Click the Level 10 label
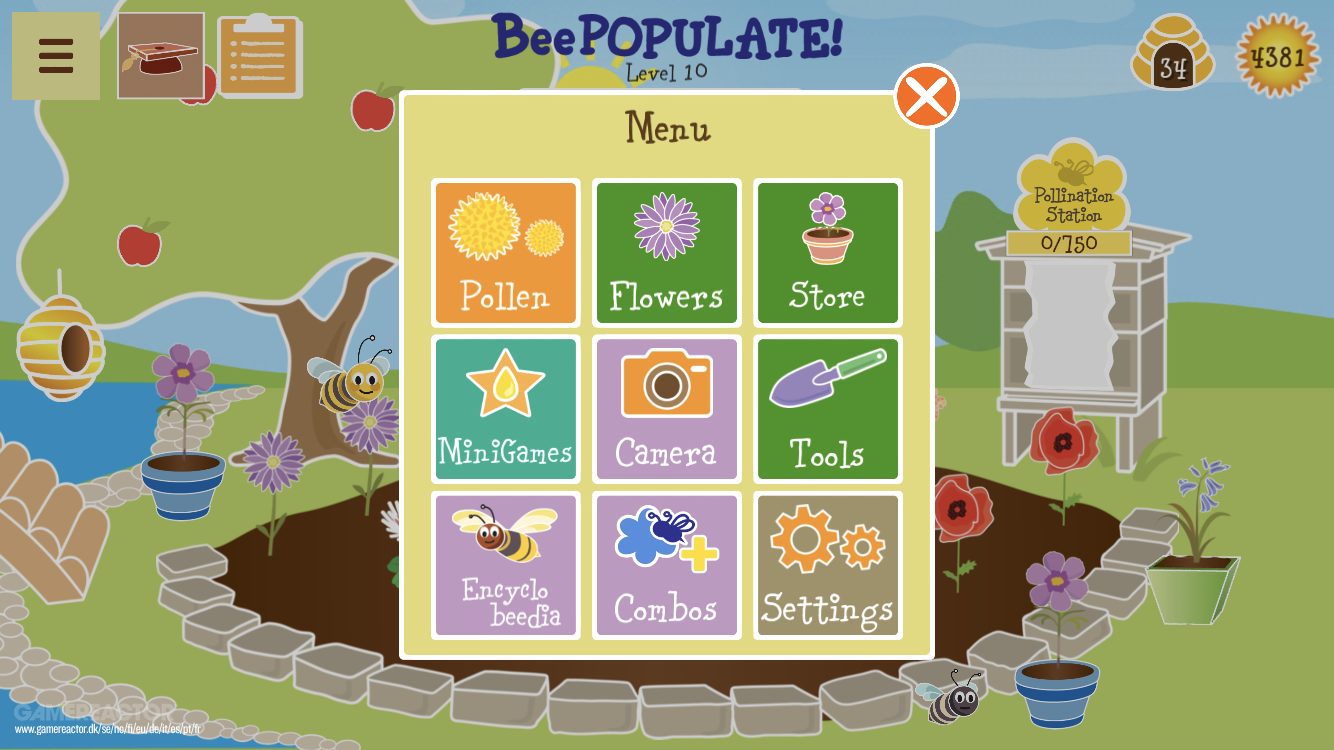Image resolution: width=1334 pixels, height=750 pixels. 667,72
